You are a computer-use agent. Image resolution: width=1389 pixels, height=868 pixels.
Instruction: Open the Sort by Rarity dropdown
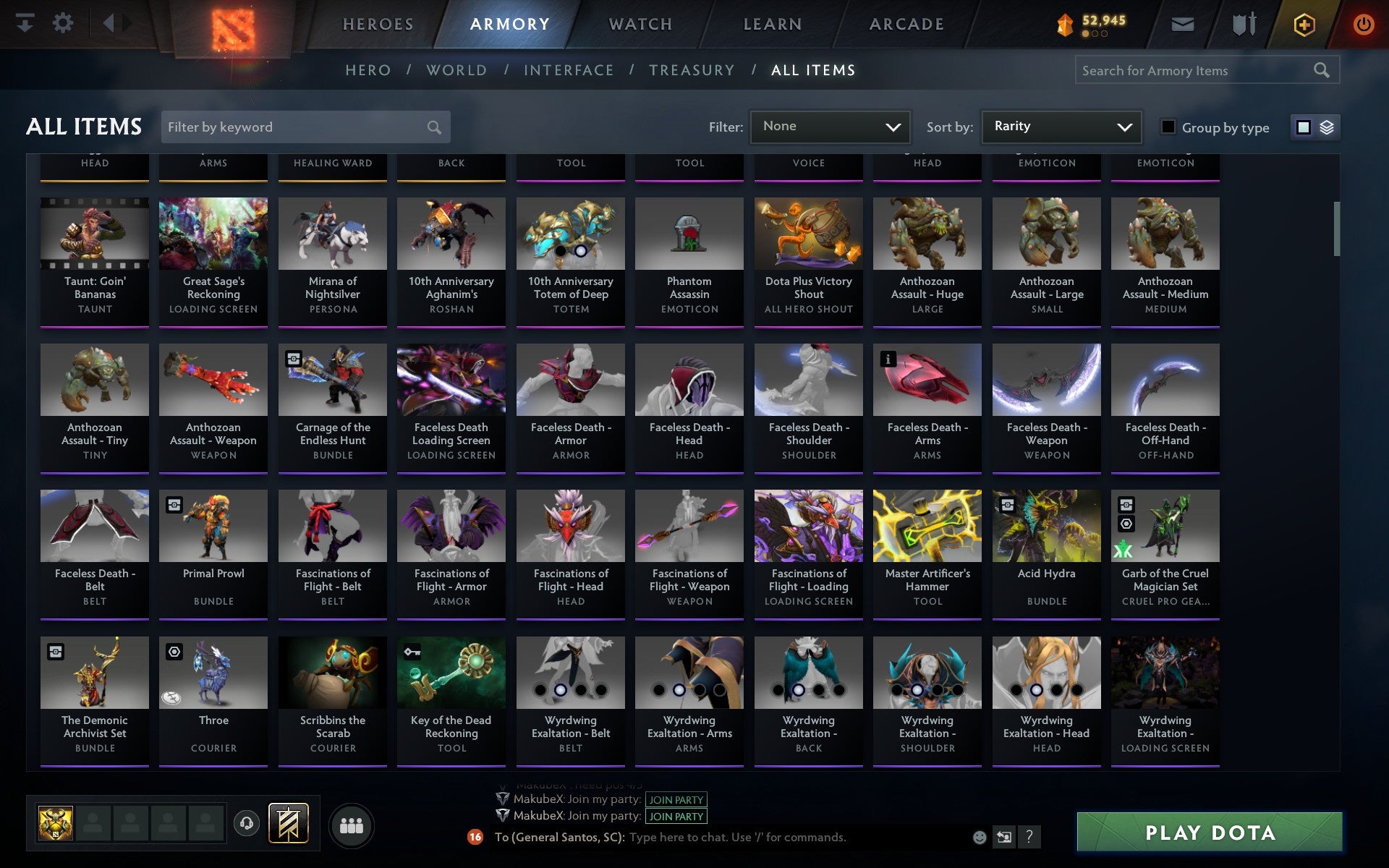(x=1061, y=127)
